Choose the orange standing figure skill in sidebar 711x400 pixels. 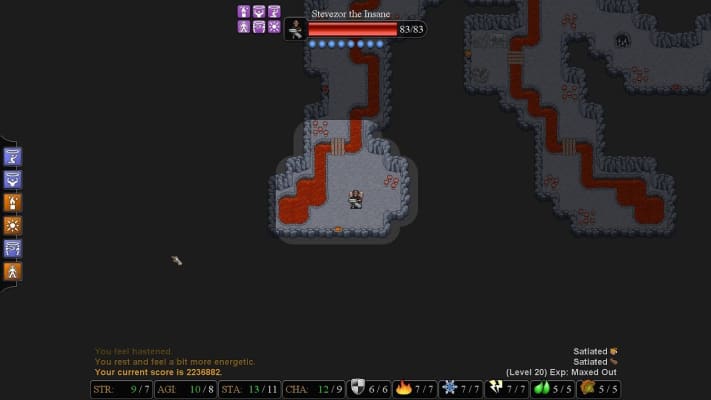point(13,271)
